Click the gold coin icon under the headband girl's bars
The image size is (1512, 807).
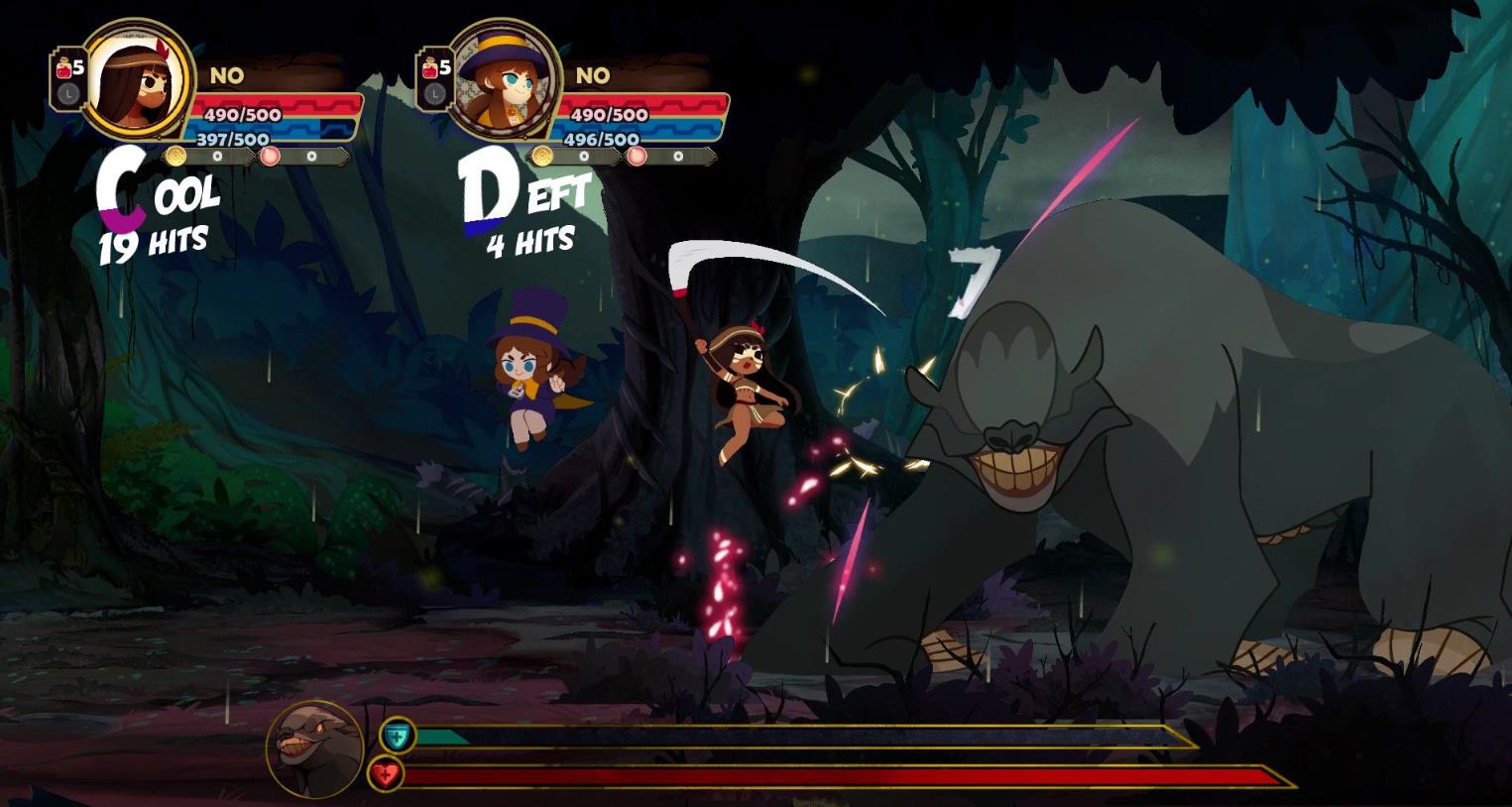pos(175,156)
